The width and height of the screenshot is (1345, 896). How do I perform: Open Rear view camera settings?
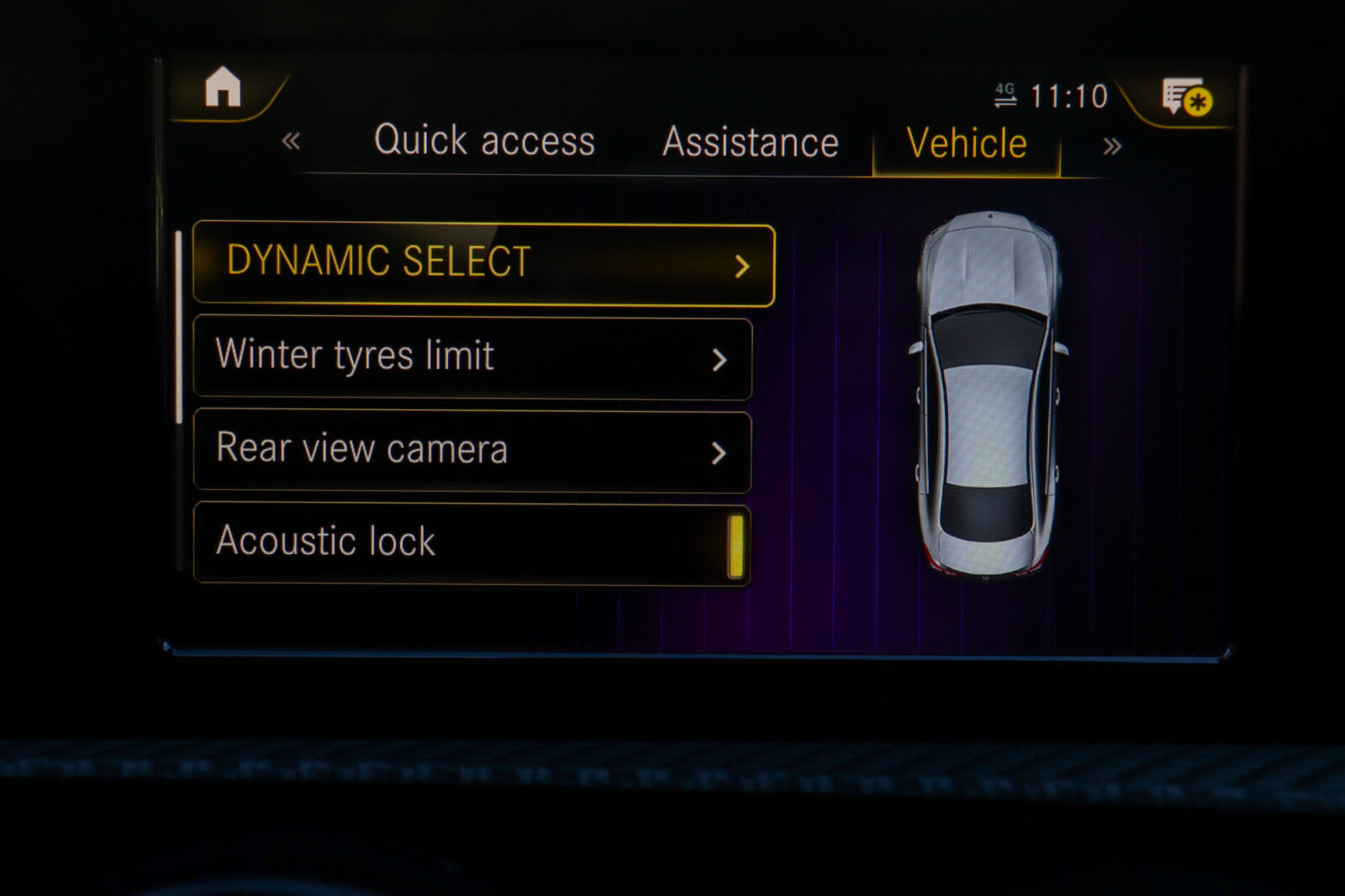tap(472, 451)
